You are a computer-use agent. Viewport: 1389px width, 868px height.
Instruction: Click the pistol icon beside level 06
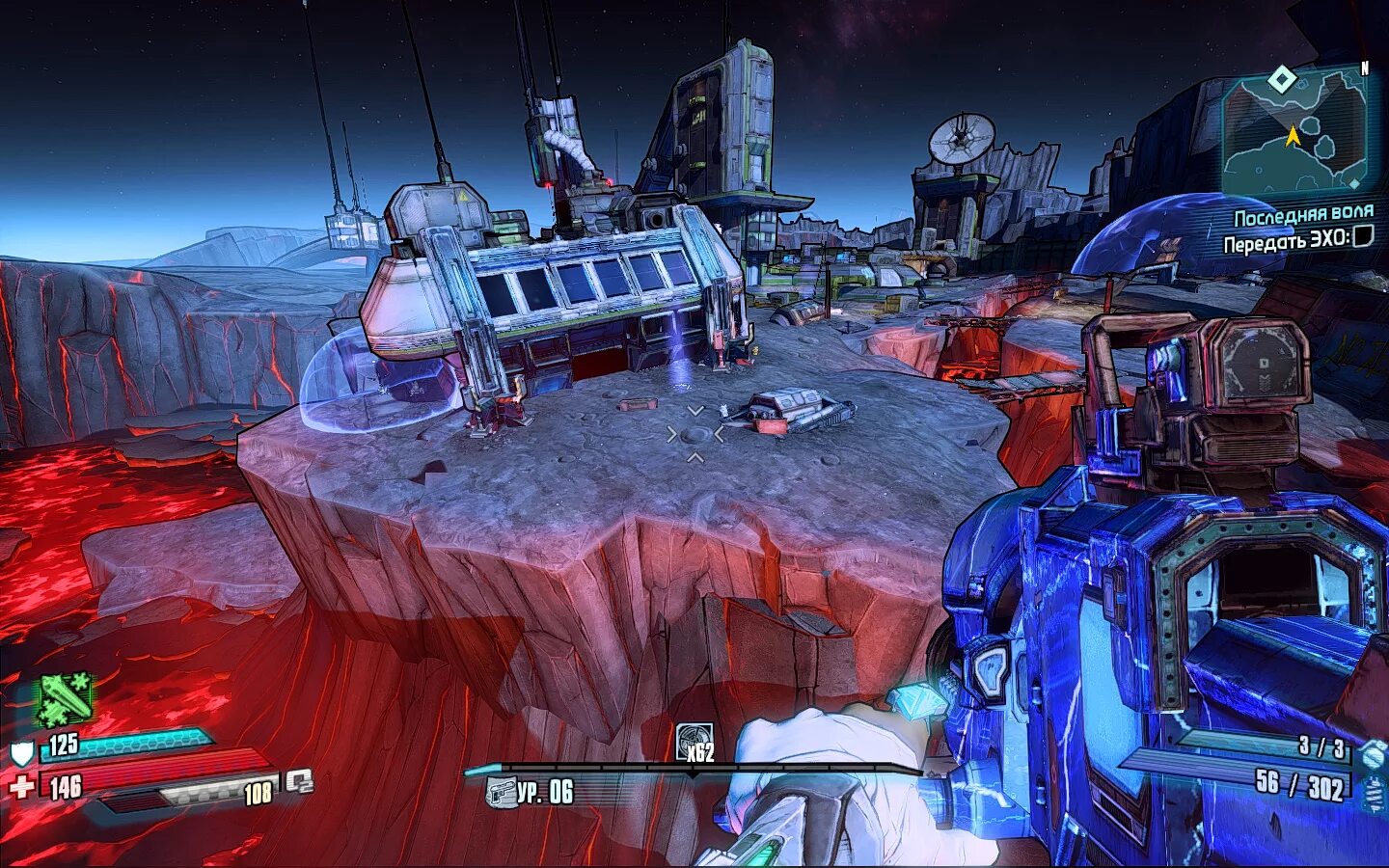pos(502,793)
